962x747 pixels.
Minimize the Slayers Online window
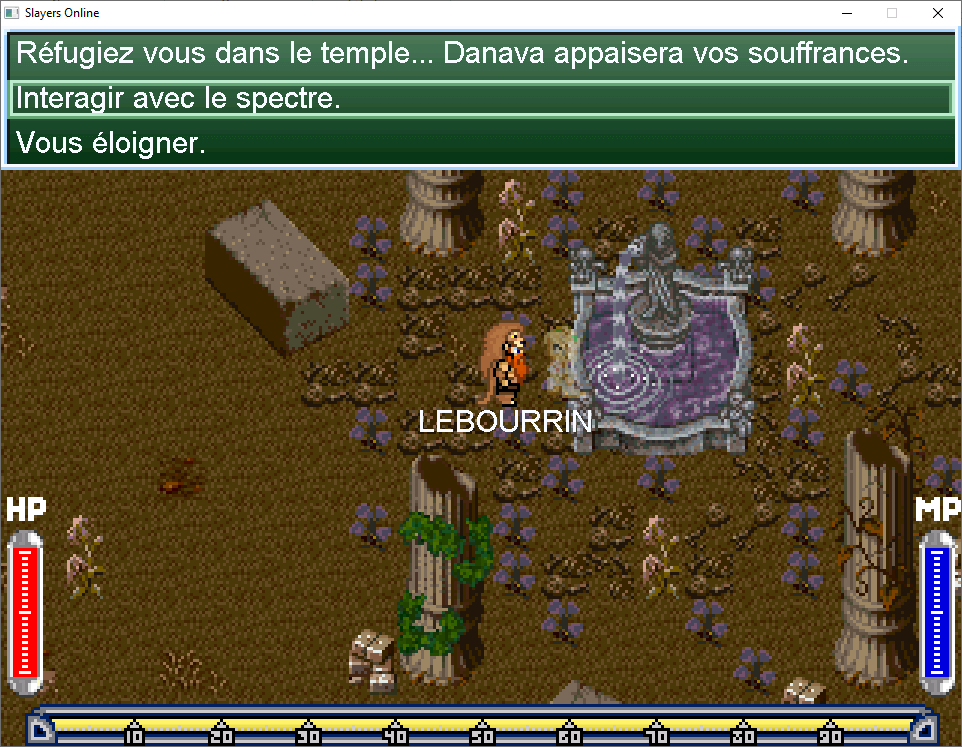[x=847, y=13]
